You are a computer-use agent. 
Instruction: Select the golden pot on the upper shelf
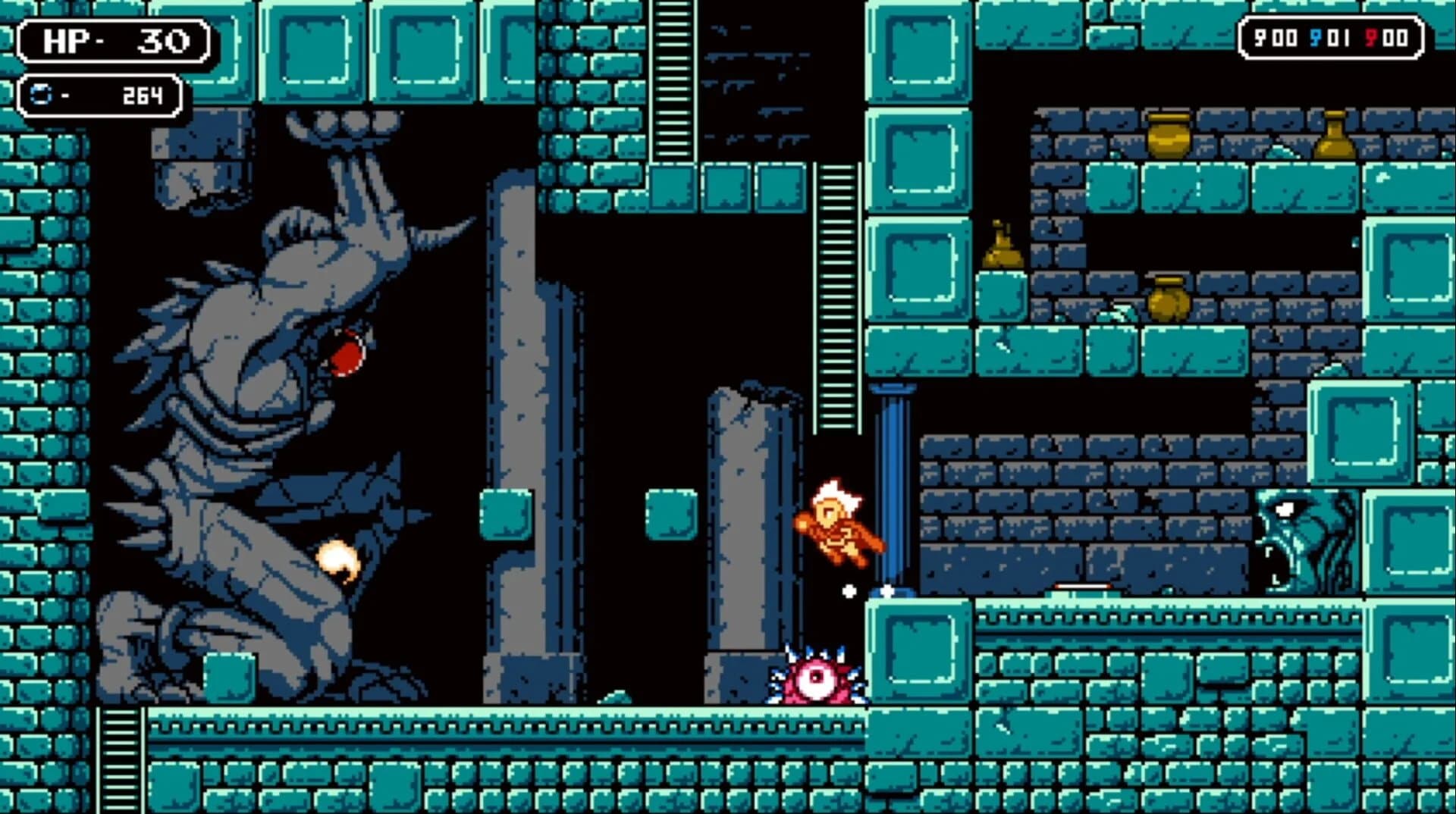pos(1169,135)
